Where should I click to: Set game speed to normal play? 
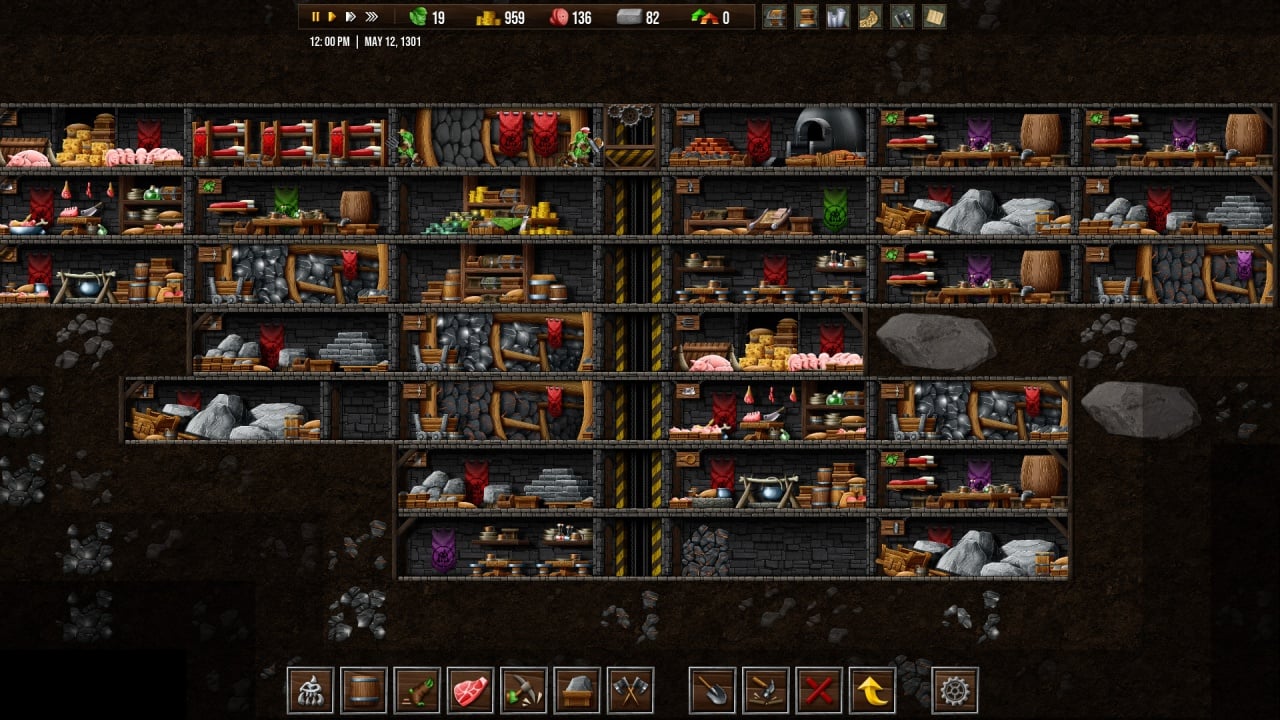point(332,17)
